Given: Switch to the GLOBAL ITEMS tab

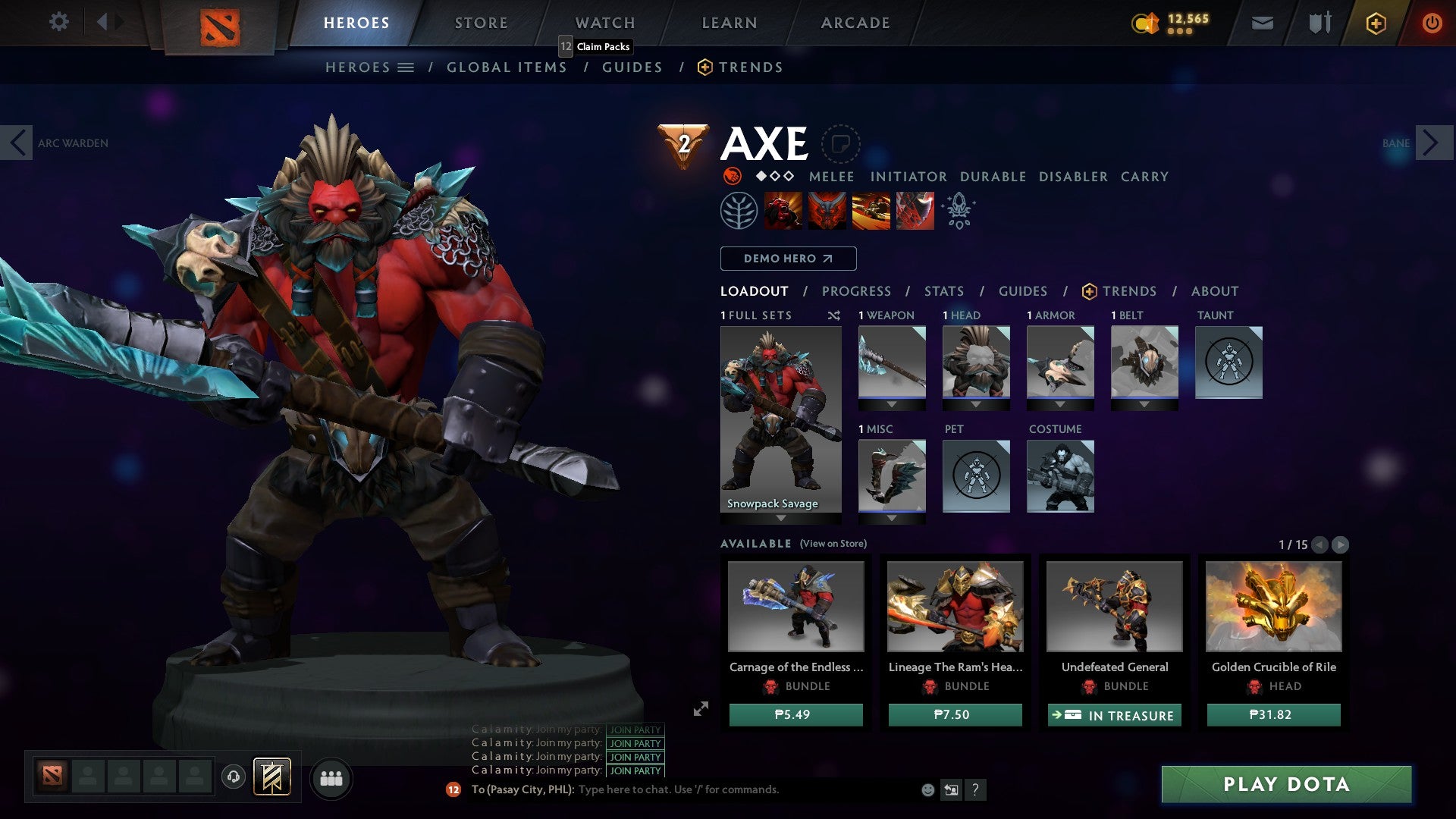Looking at the screenshot, I should (x=507, y=67).
